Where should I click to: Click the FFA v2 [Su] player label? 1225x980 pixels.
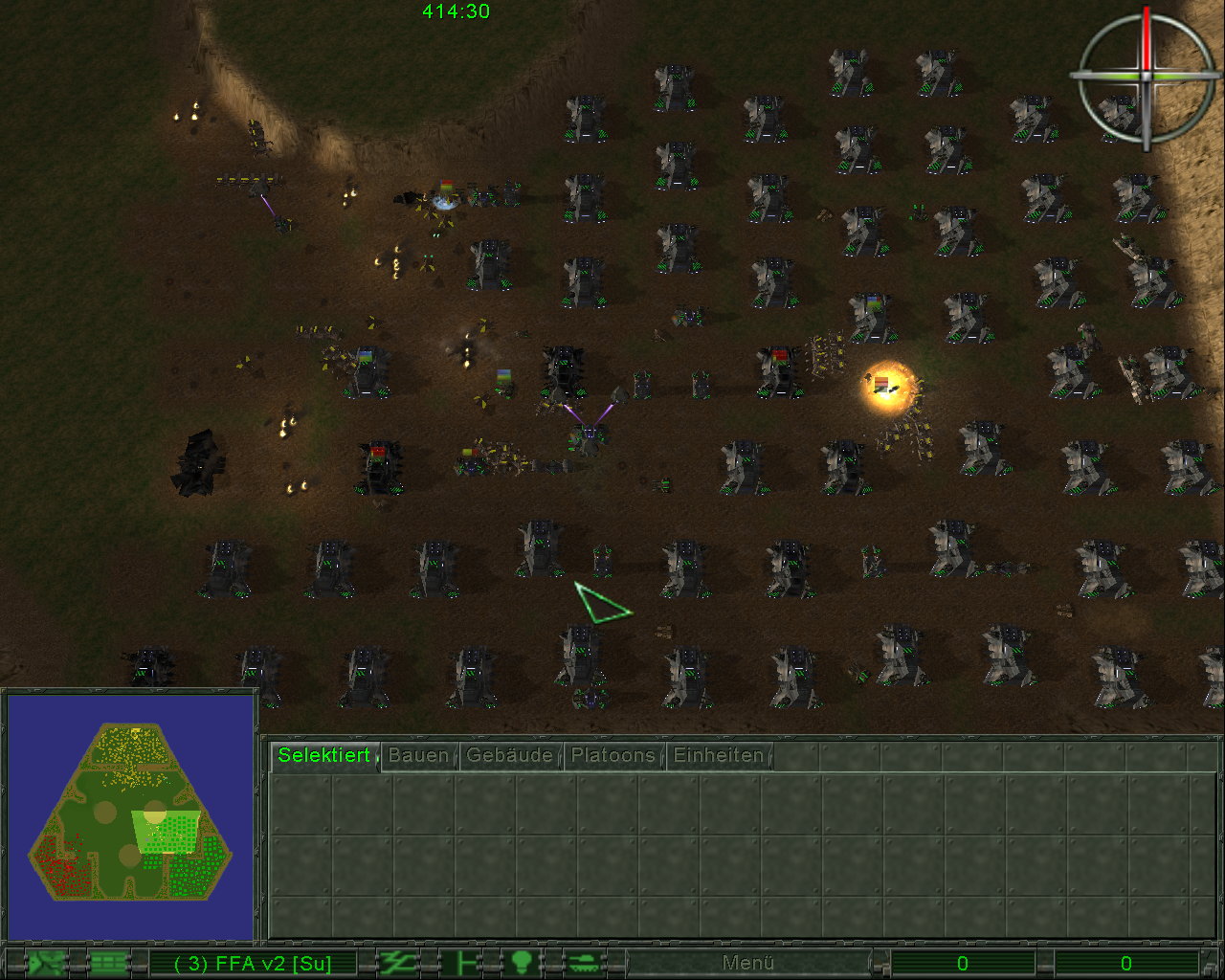click(x=253, y=963)
